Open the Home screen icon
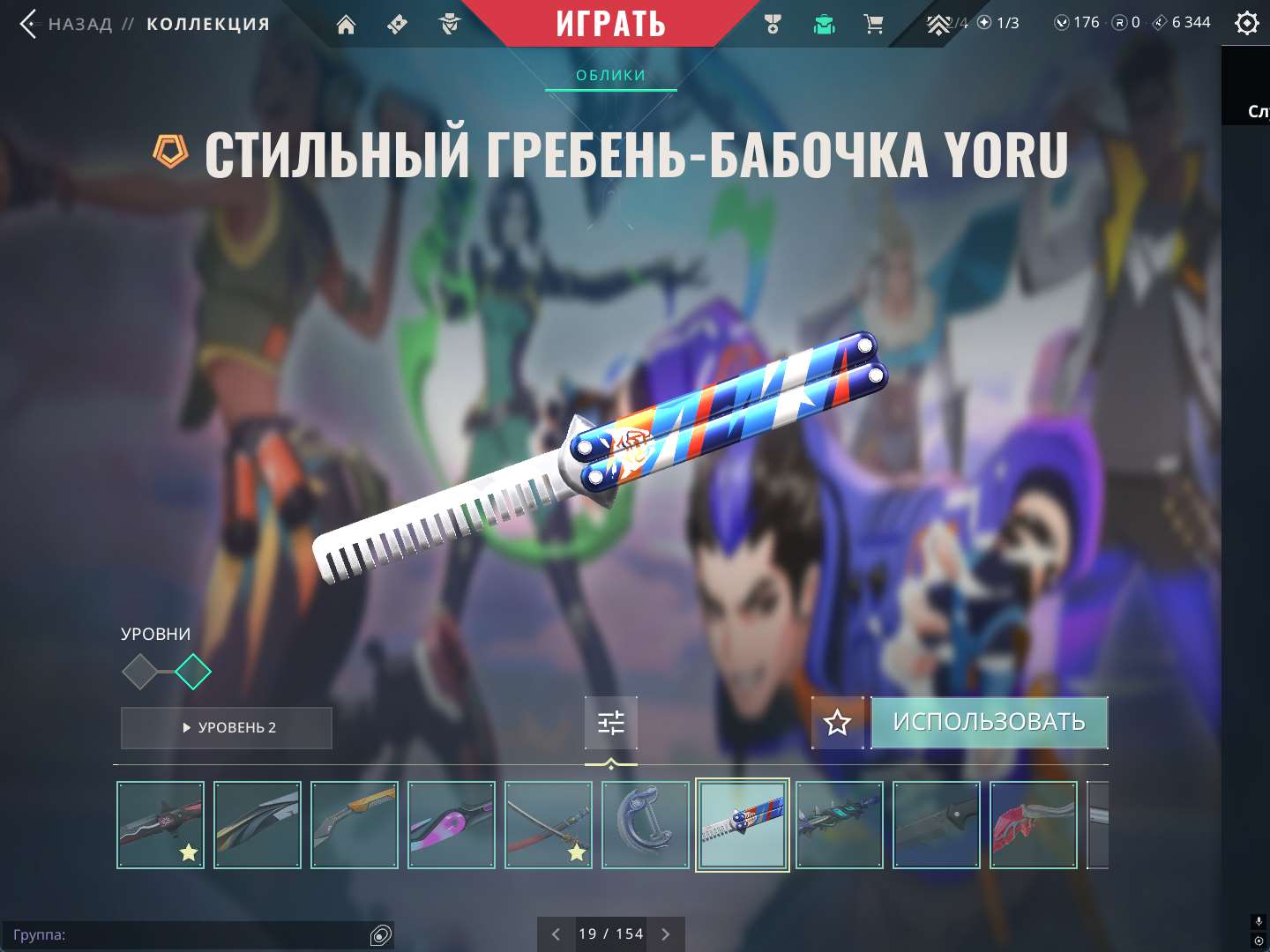This screenshot has width=1270, height=952. click(x=346, y=24)
